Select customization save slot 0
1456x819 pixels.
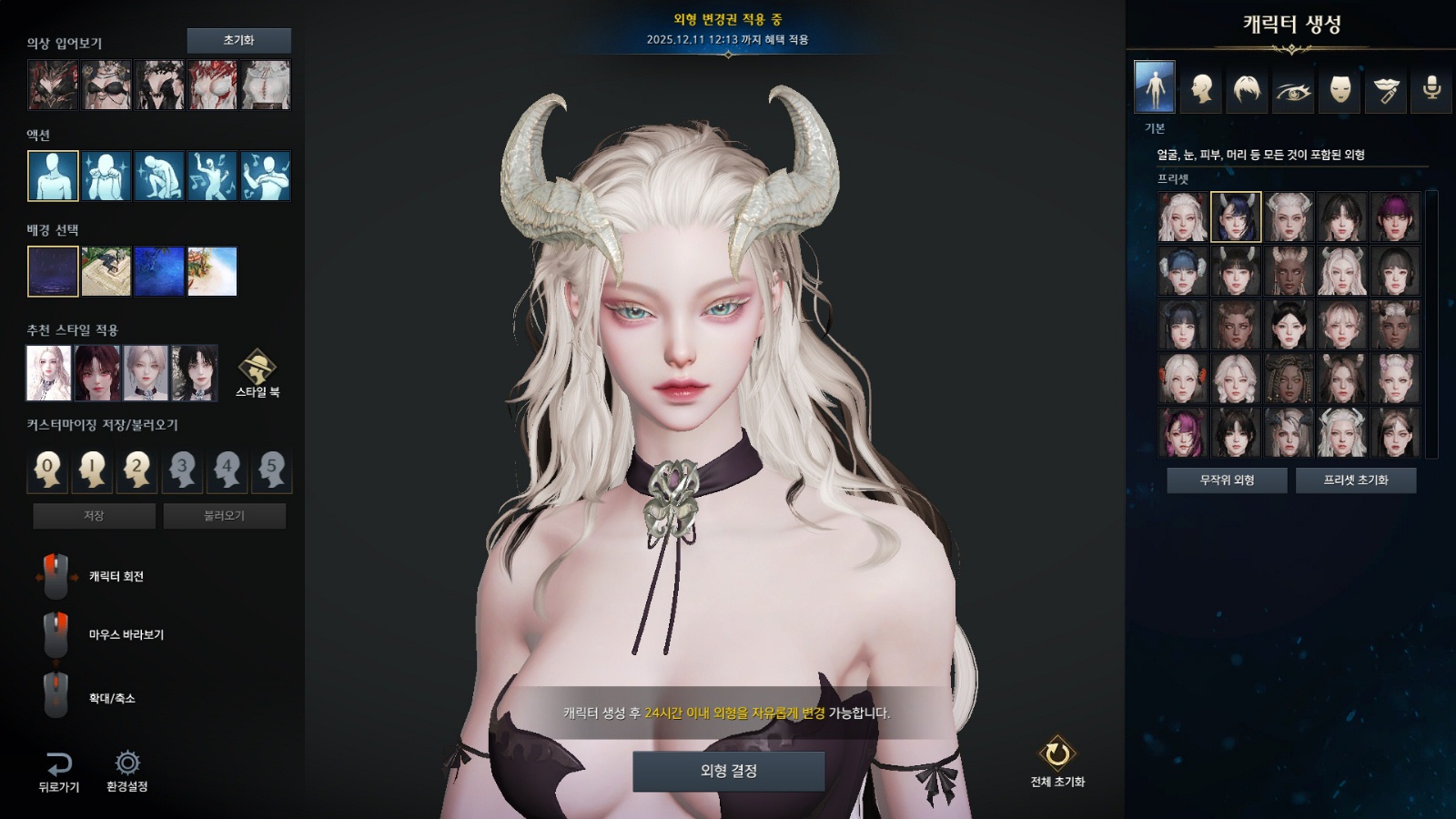point(48,470)
